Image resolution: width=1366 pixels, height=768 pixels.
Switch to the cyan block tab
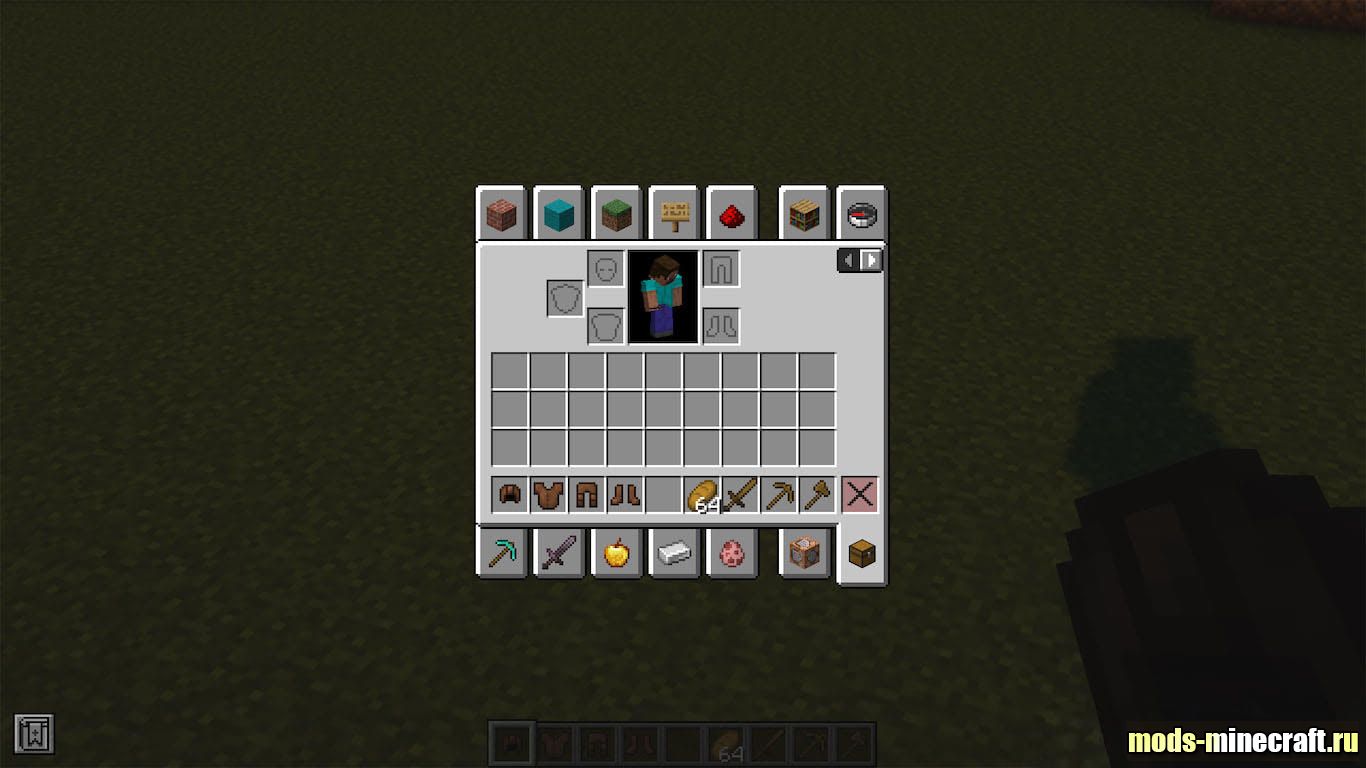click(558, 214)
